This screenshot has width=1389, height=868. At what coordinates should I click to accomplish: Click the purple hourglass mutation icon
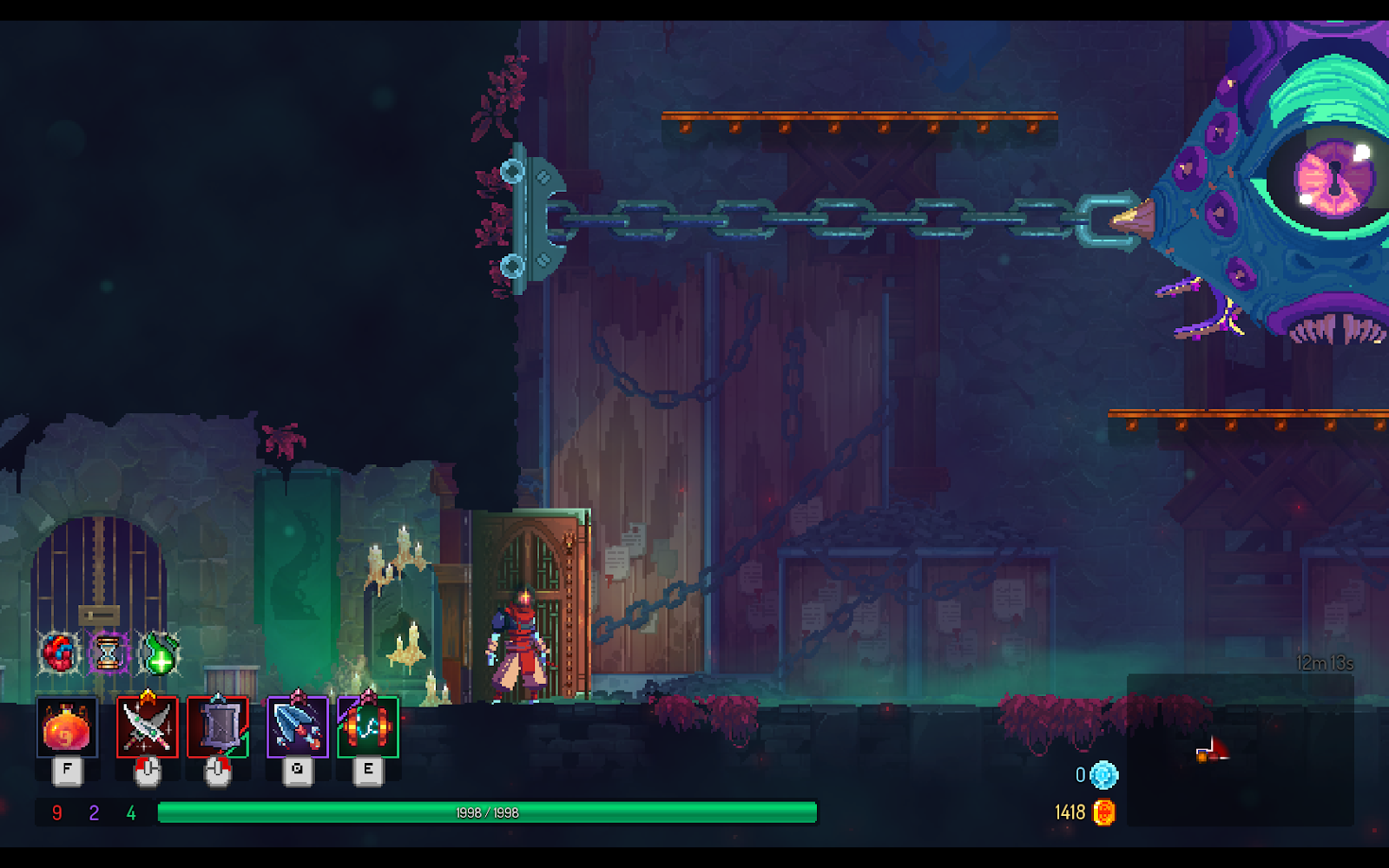pos(108,652)
